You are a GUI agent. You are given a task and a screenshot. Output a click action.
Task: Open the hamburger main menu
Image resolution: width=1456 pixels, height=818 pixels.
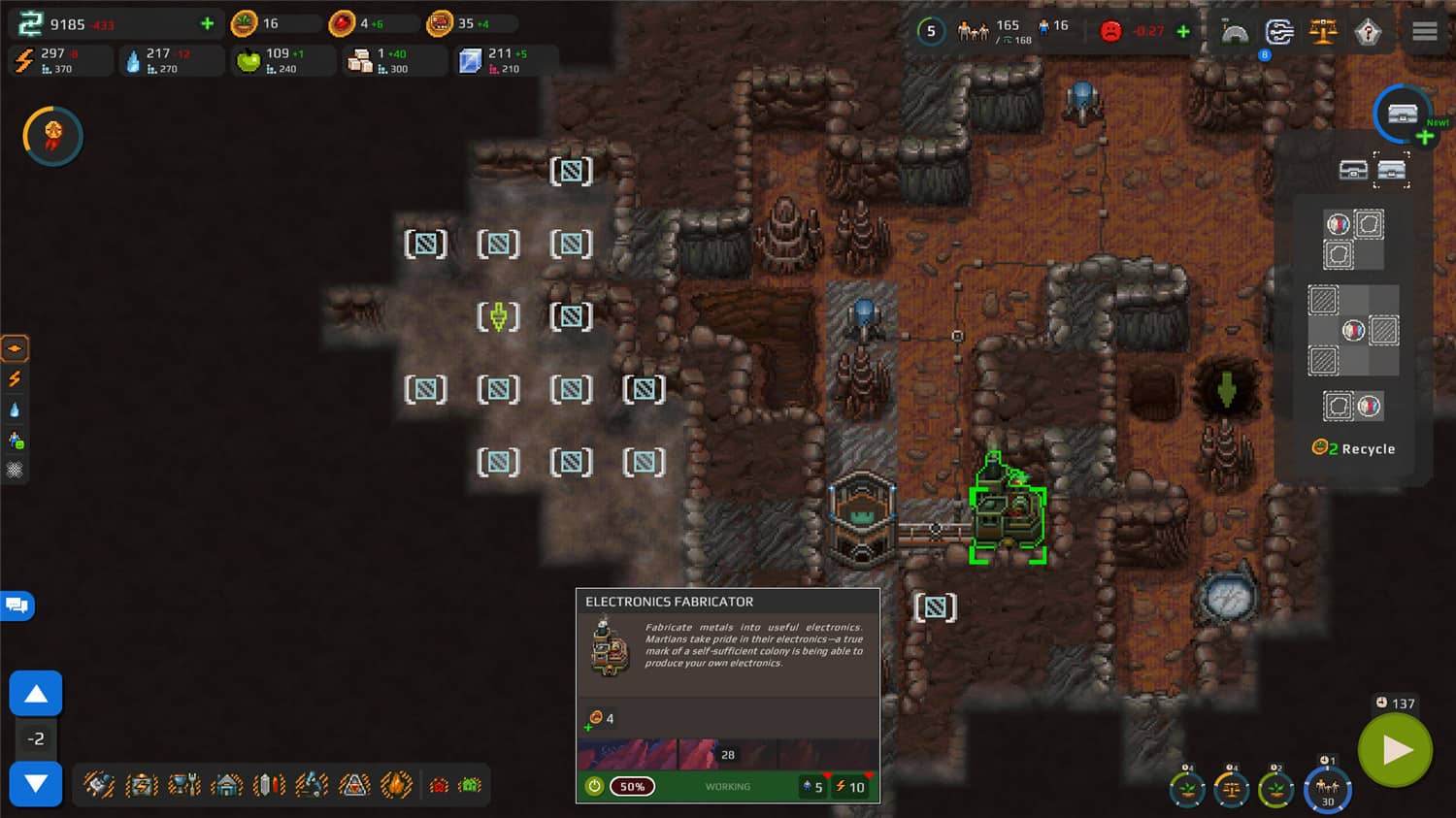1425,29
